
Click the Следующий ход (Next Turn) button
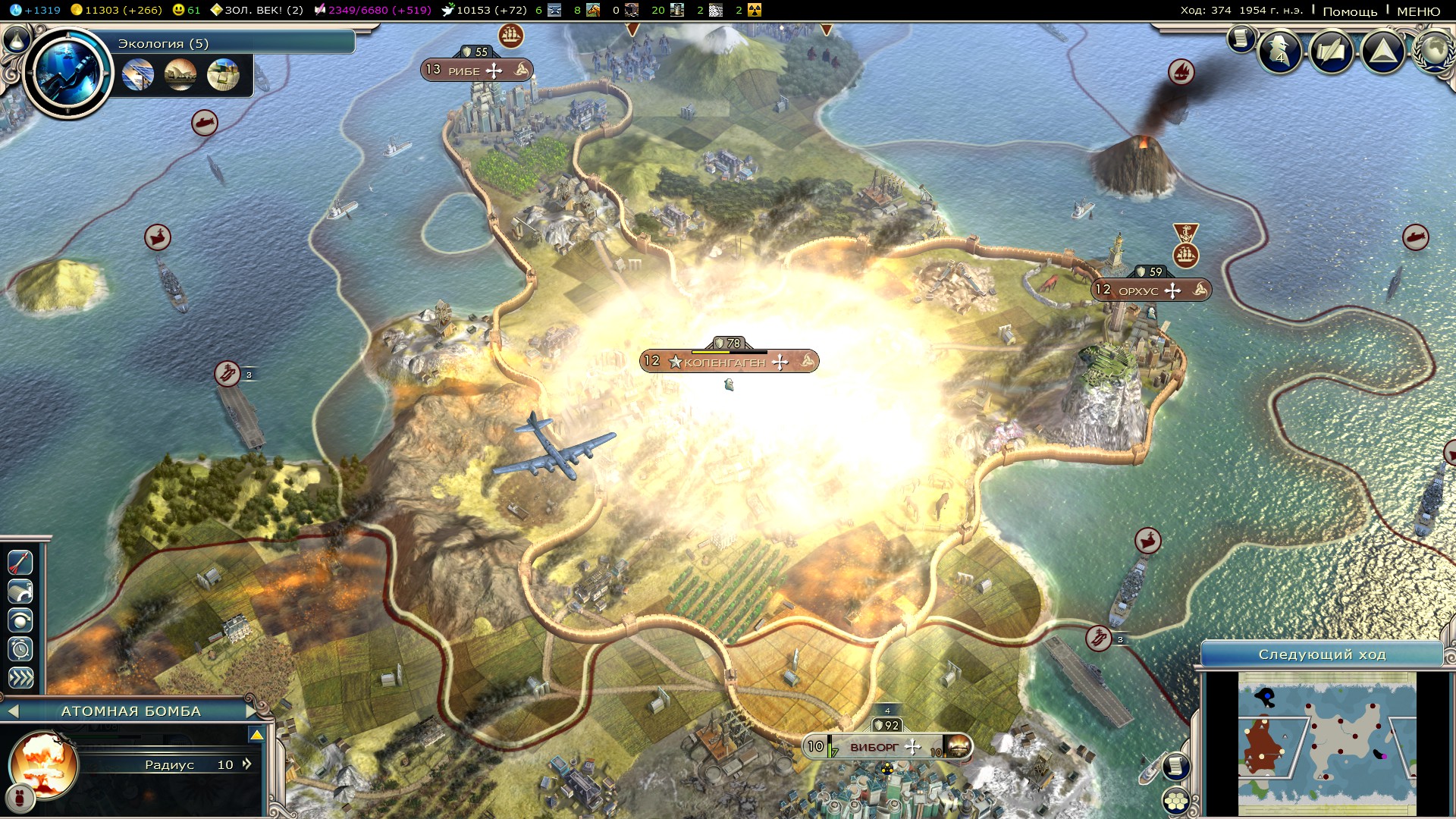(1322, 654)
